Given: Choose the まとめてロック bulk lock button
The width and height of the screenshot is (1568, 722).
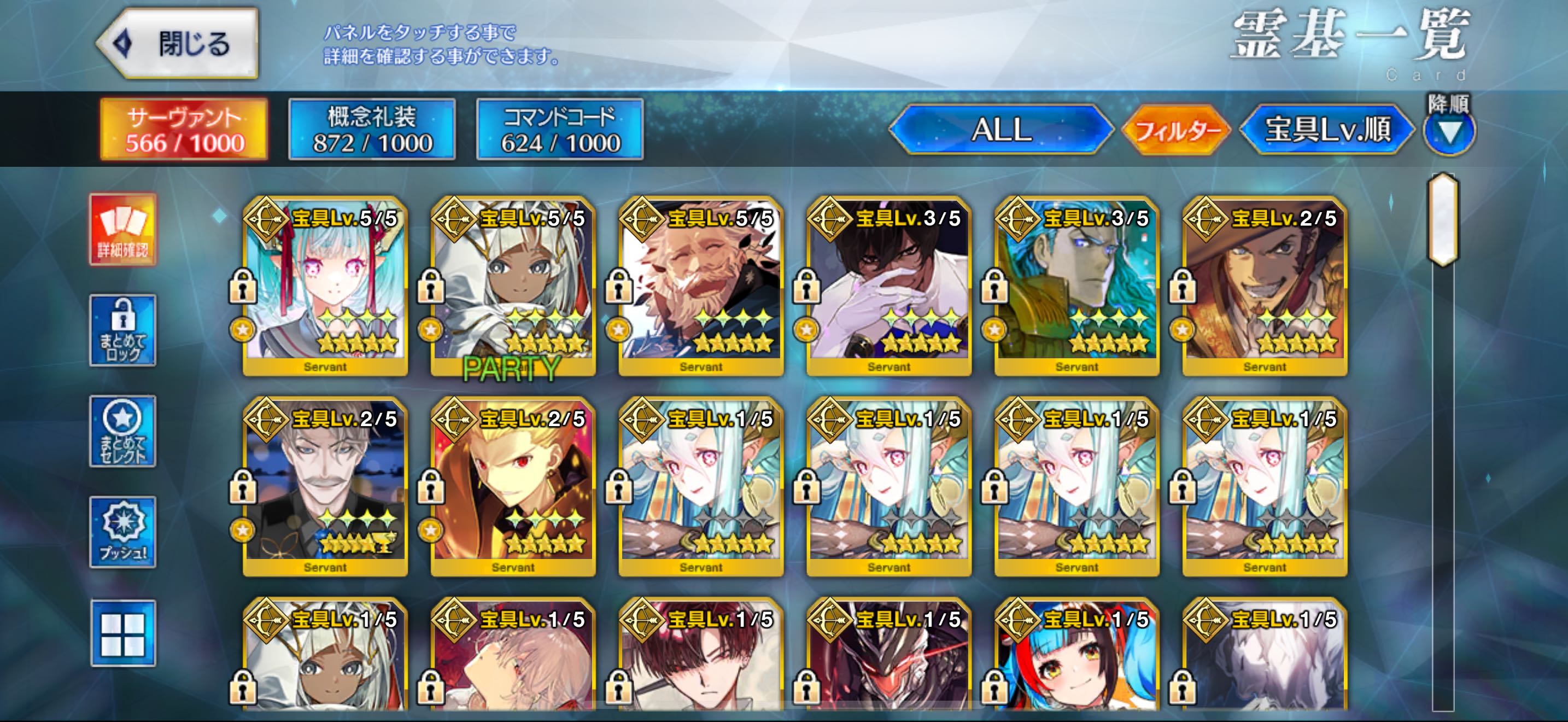Looking at the screenshot, I should click(x=123, y=330).
